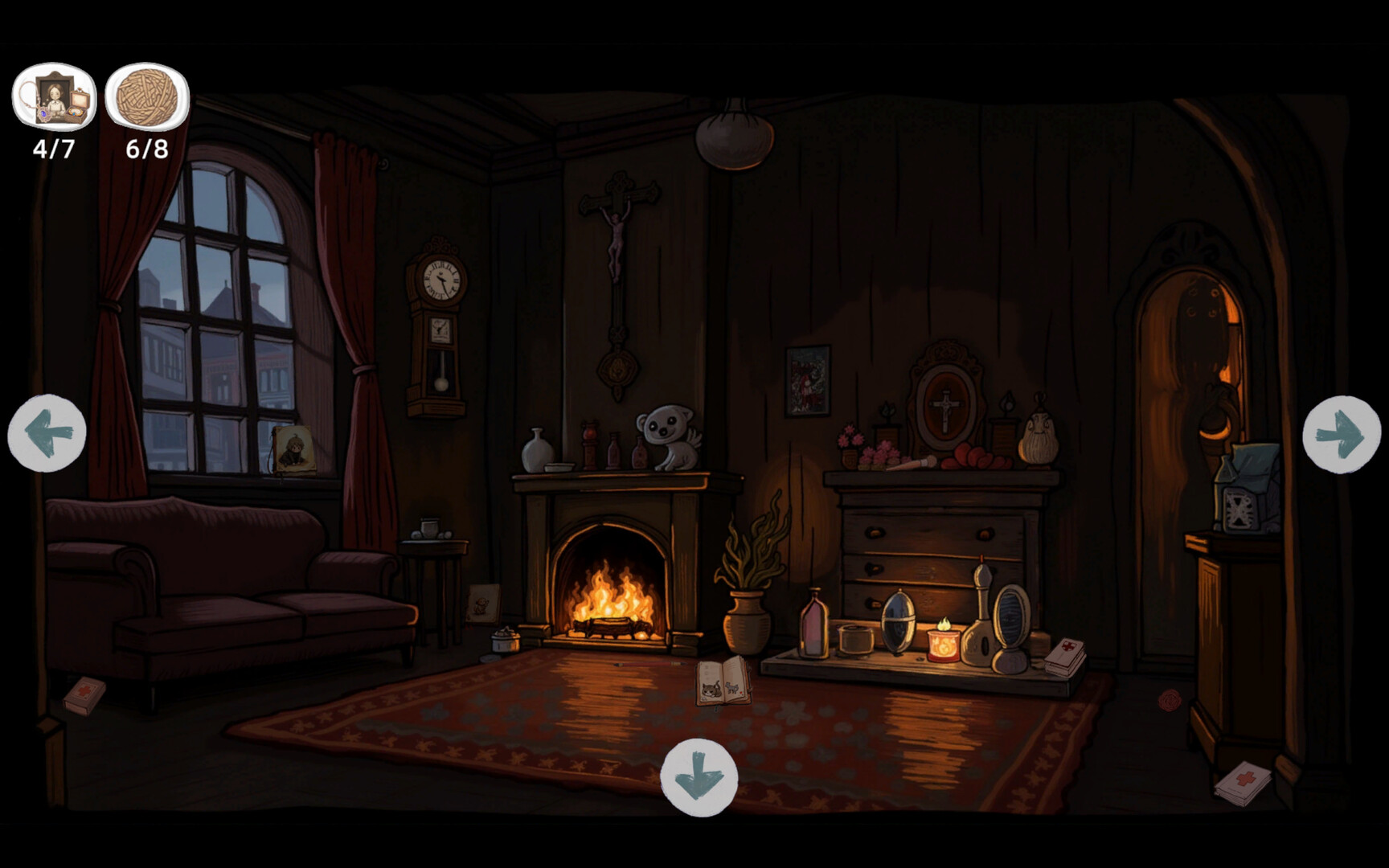Go to the room on the left

(x=47, y=433)
